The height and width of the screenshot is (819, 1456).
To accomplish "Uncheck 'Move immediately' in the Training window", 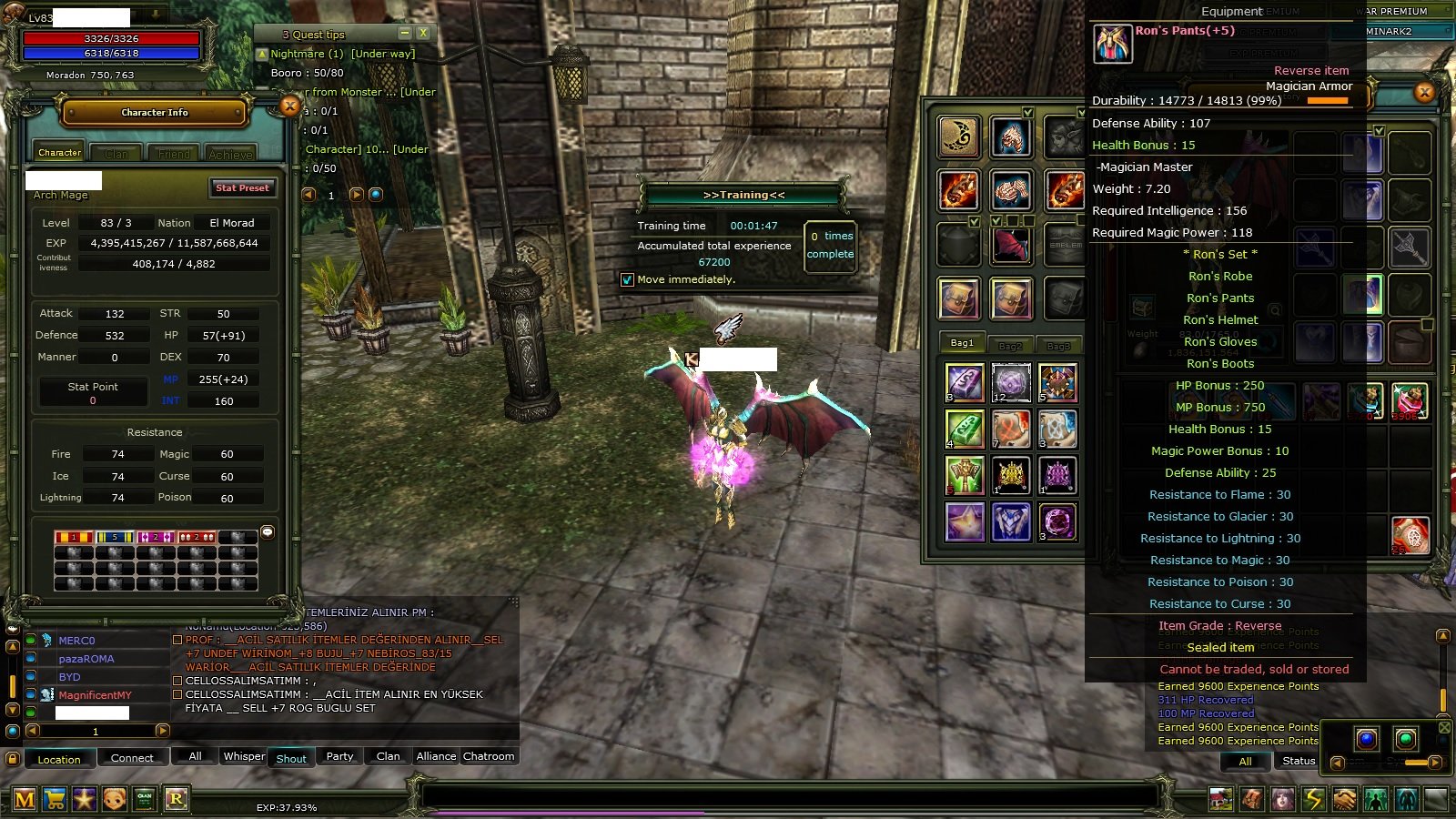I will point(627,279).
